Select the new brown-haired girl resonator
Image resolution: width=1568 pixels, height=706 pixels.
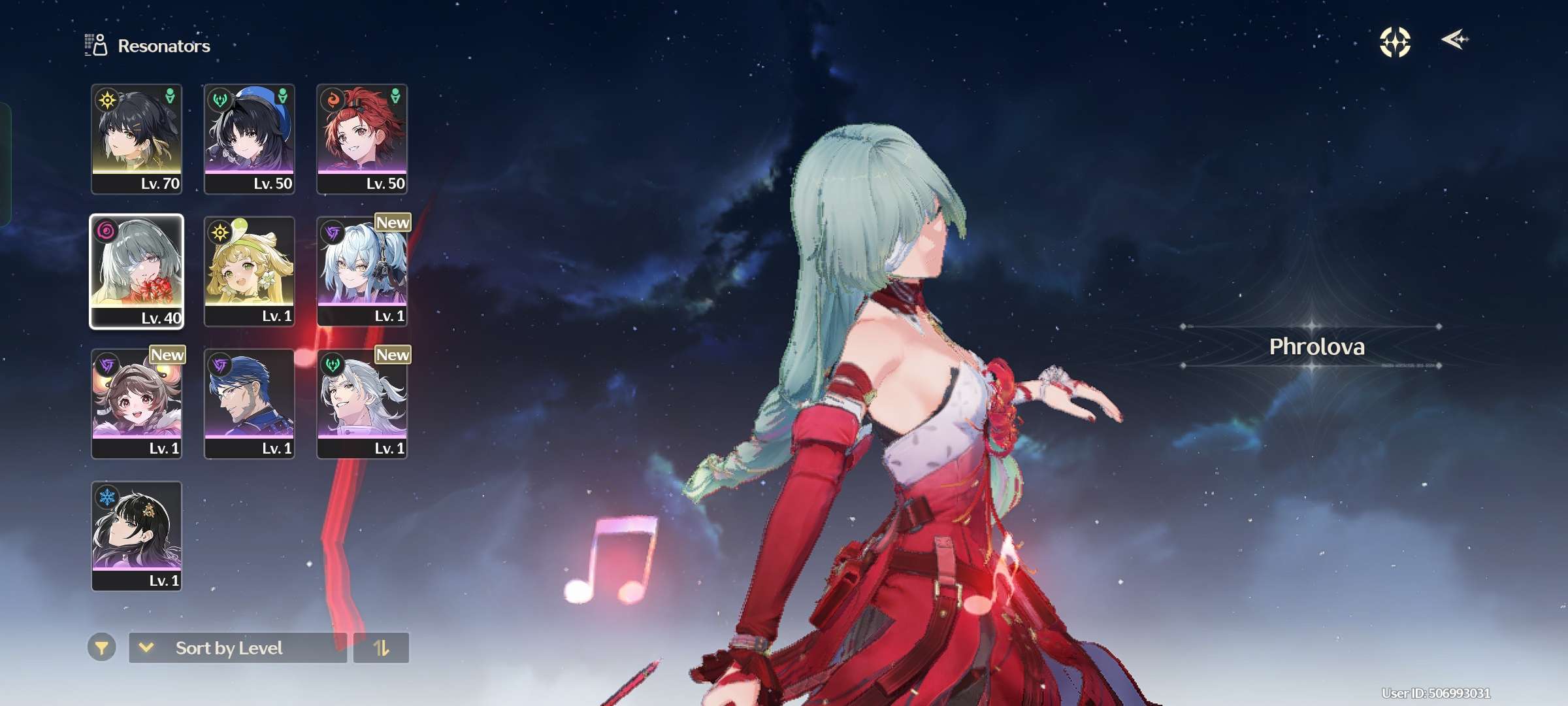point(137,403)
